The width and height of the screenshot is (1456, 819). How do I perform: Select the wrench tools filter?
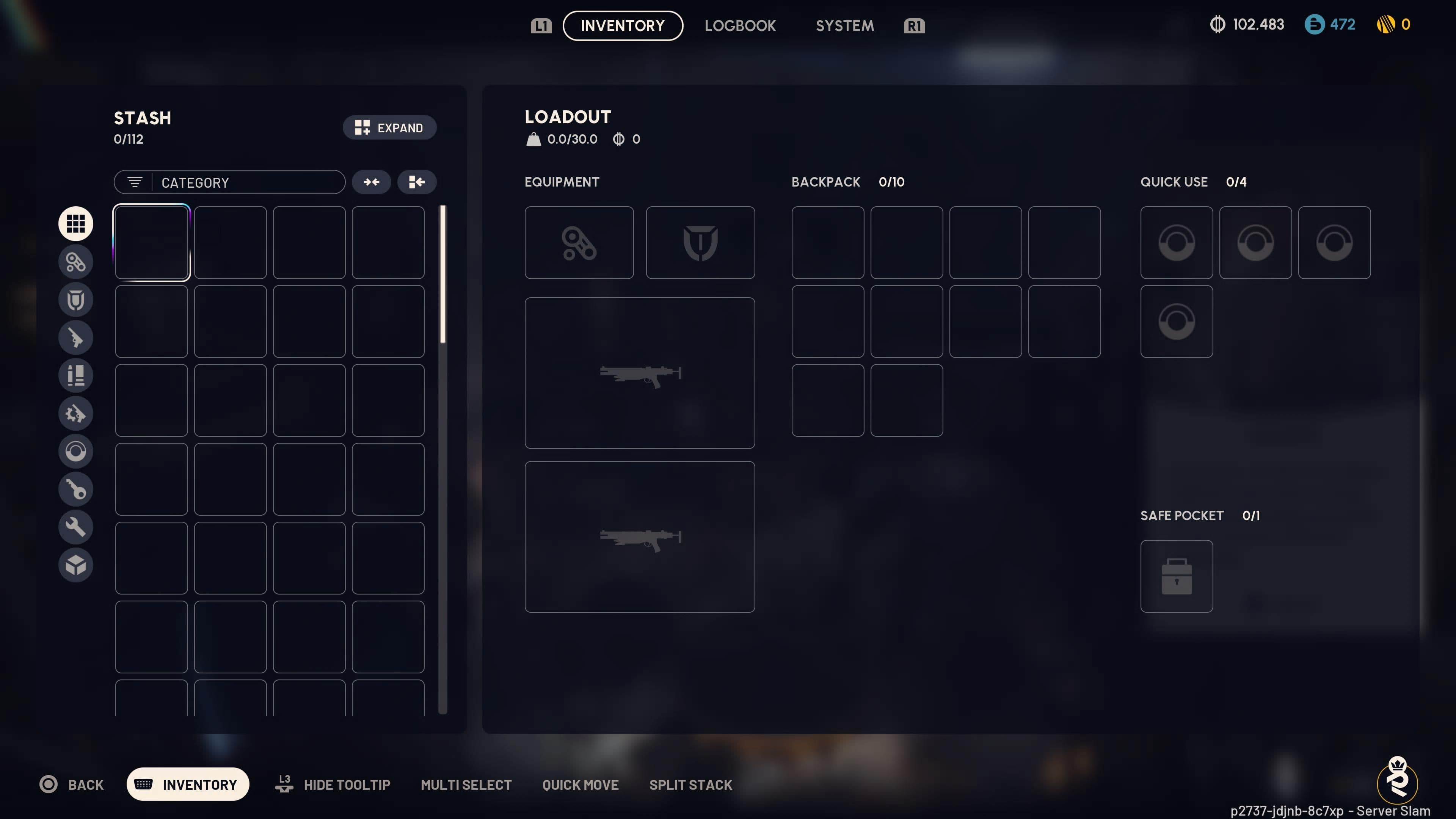[x=76, y=527]
